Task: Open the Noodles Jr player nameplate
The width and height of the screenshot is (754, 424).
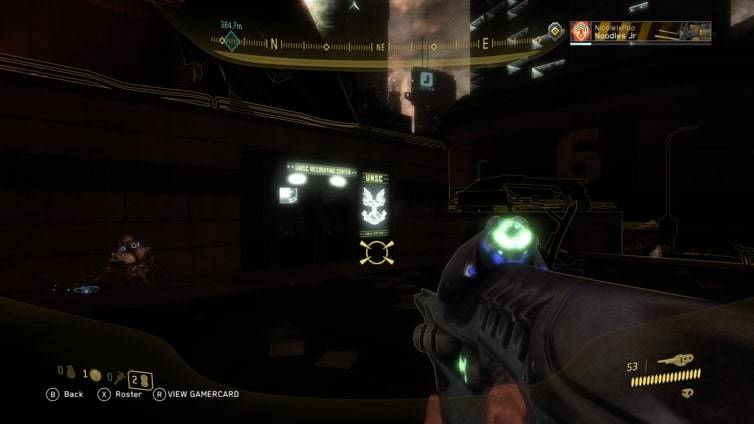Action: [640, 32]
